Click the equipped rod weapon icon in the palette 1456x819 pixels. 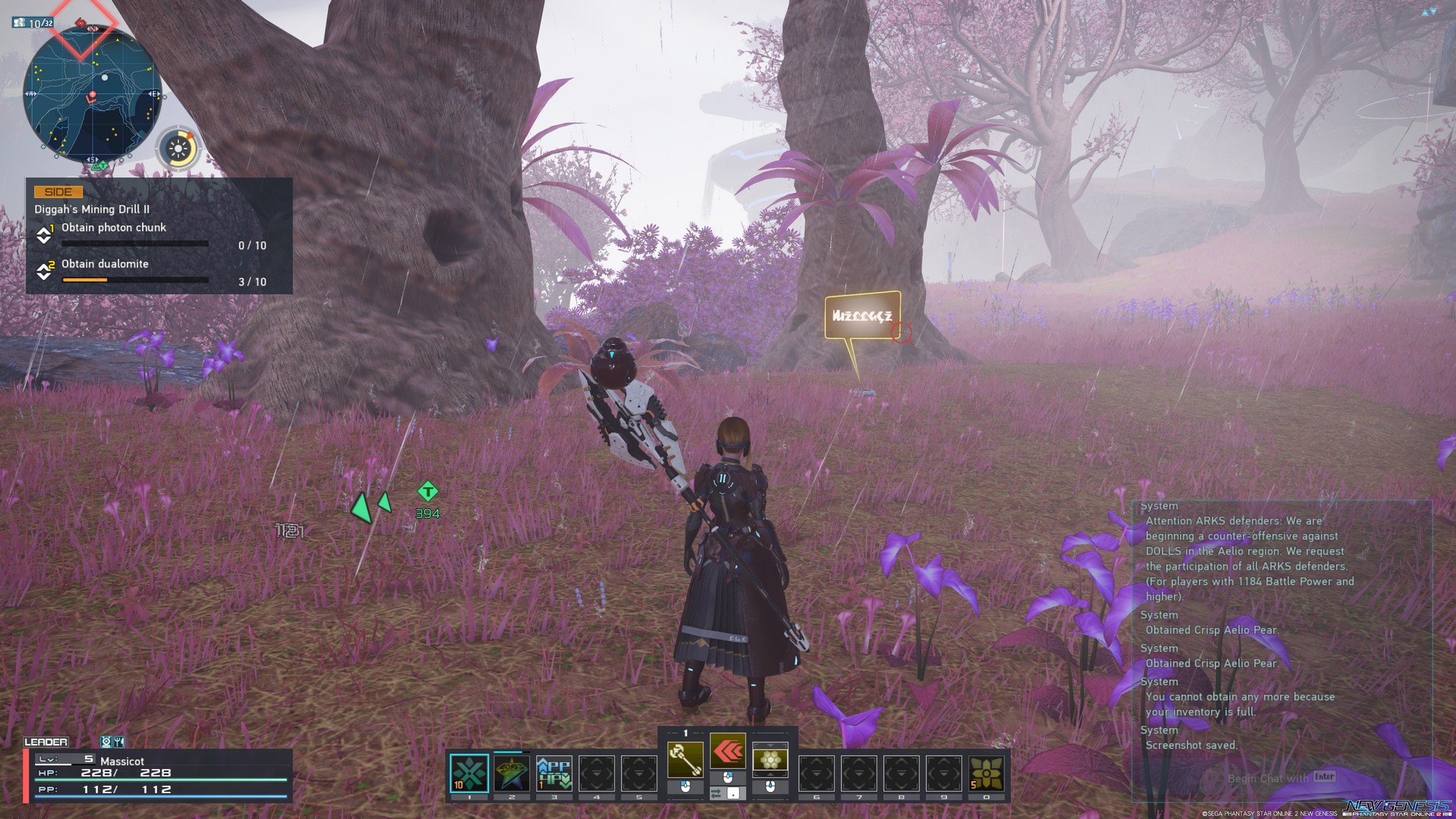(x=685, y=760)
